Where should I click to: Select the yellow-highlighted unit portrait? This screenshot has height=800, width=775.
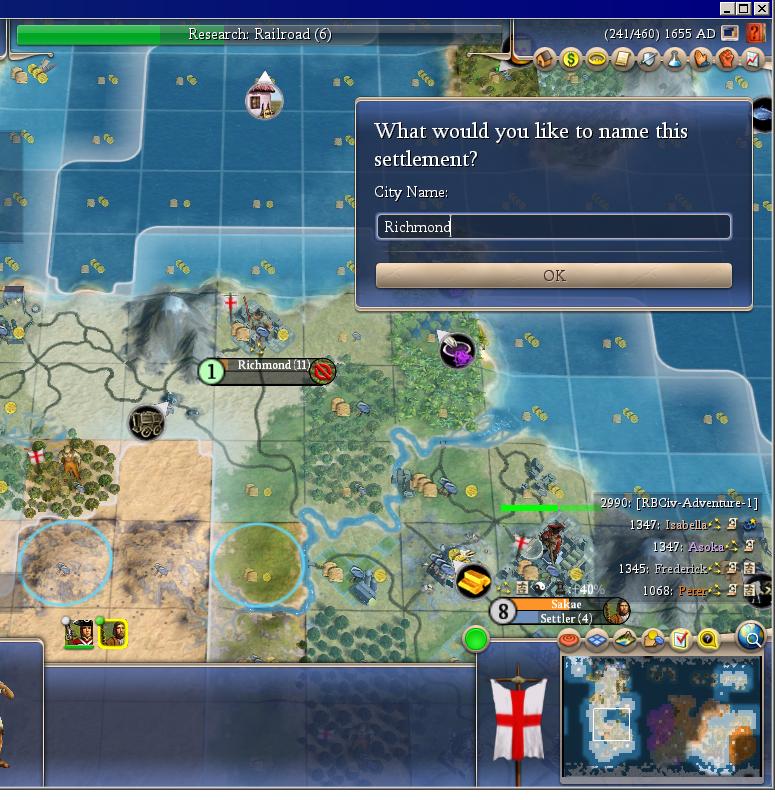(112, 633)
